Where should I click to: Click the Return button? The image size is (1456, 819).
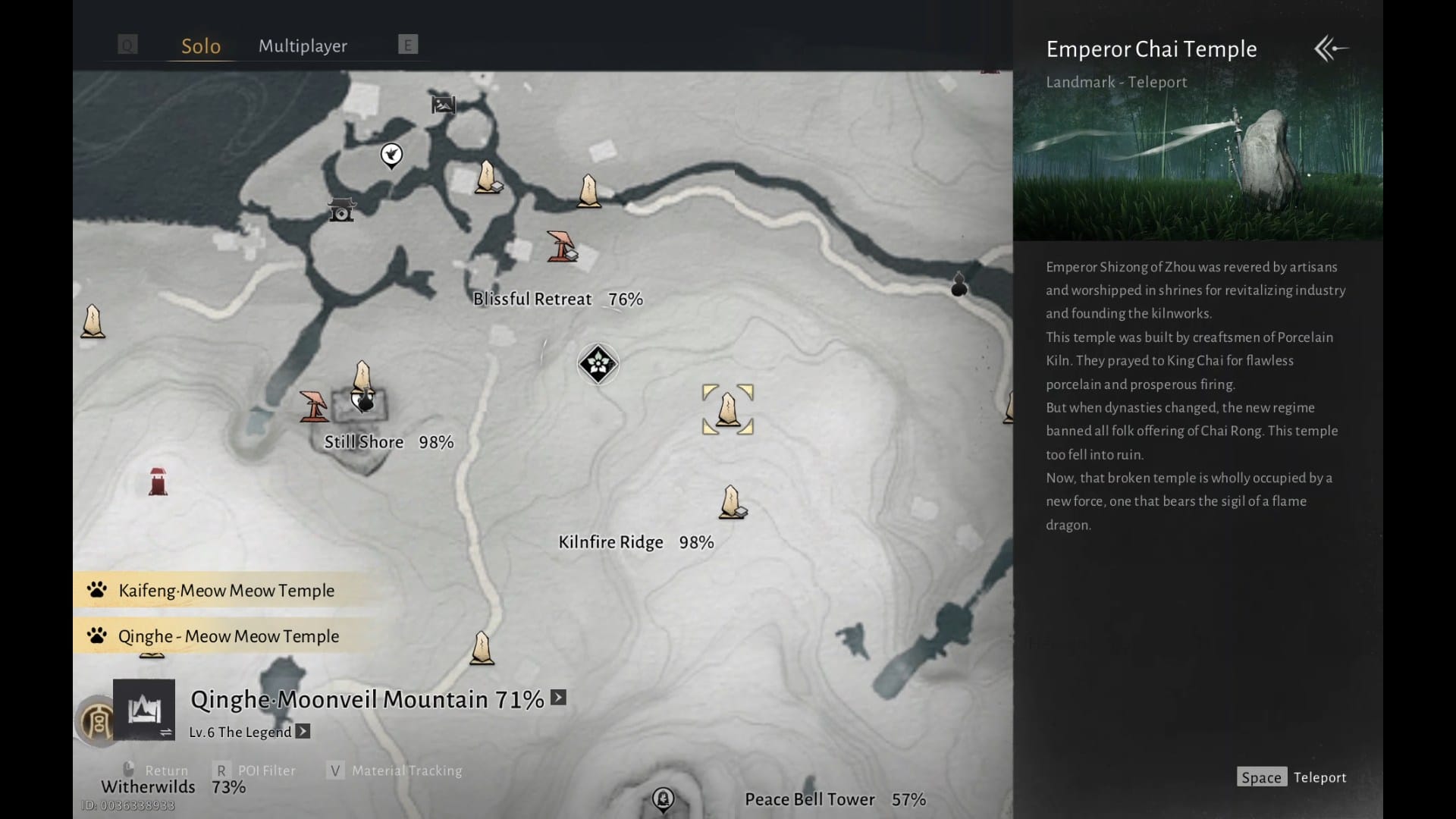click(x=156, y=770)
